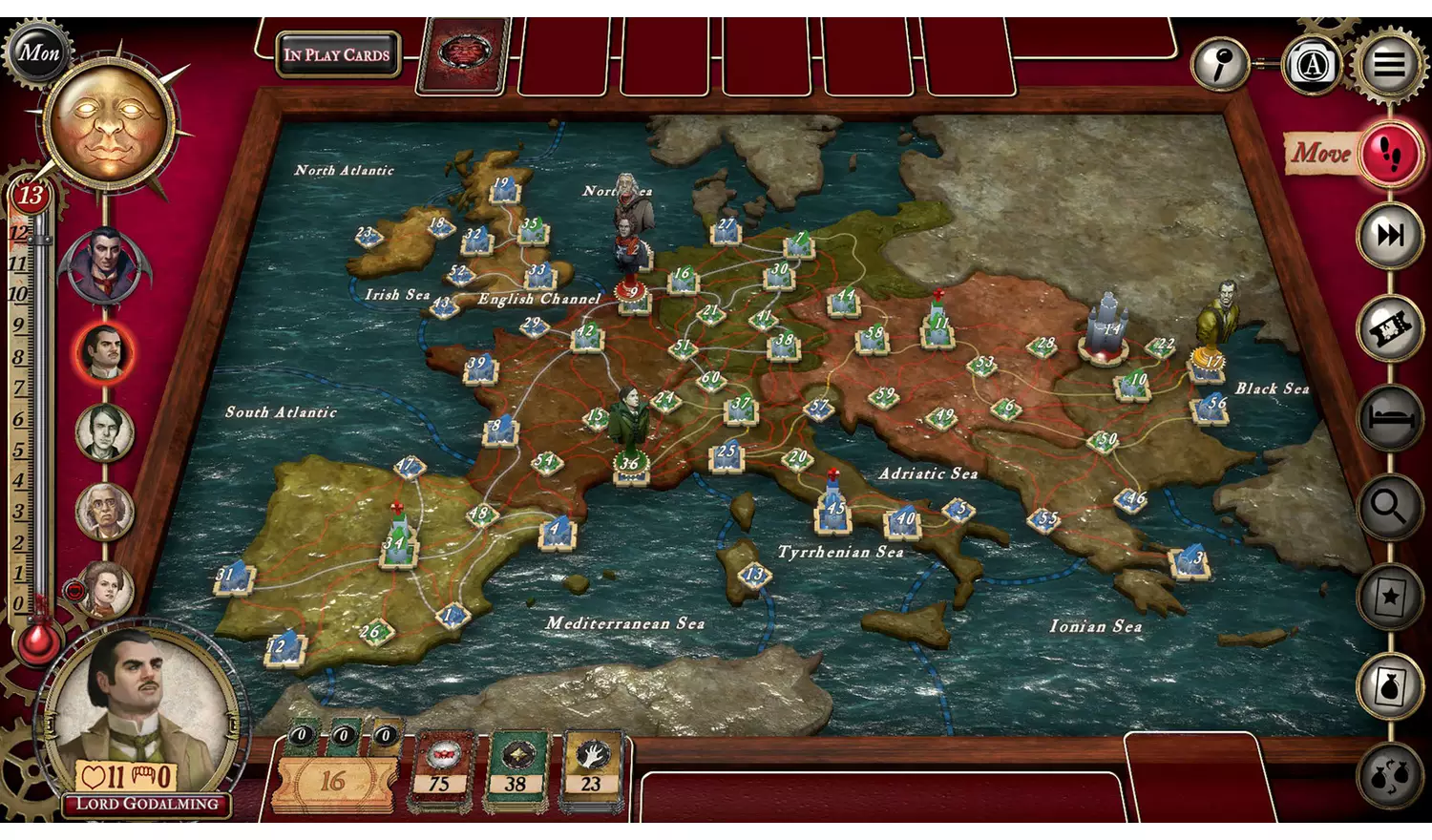Click the money bag supply icon
This screenshot has width=1432, height=840.
[x=1387, y=680]
